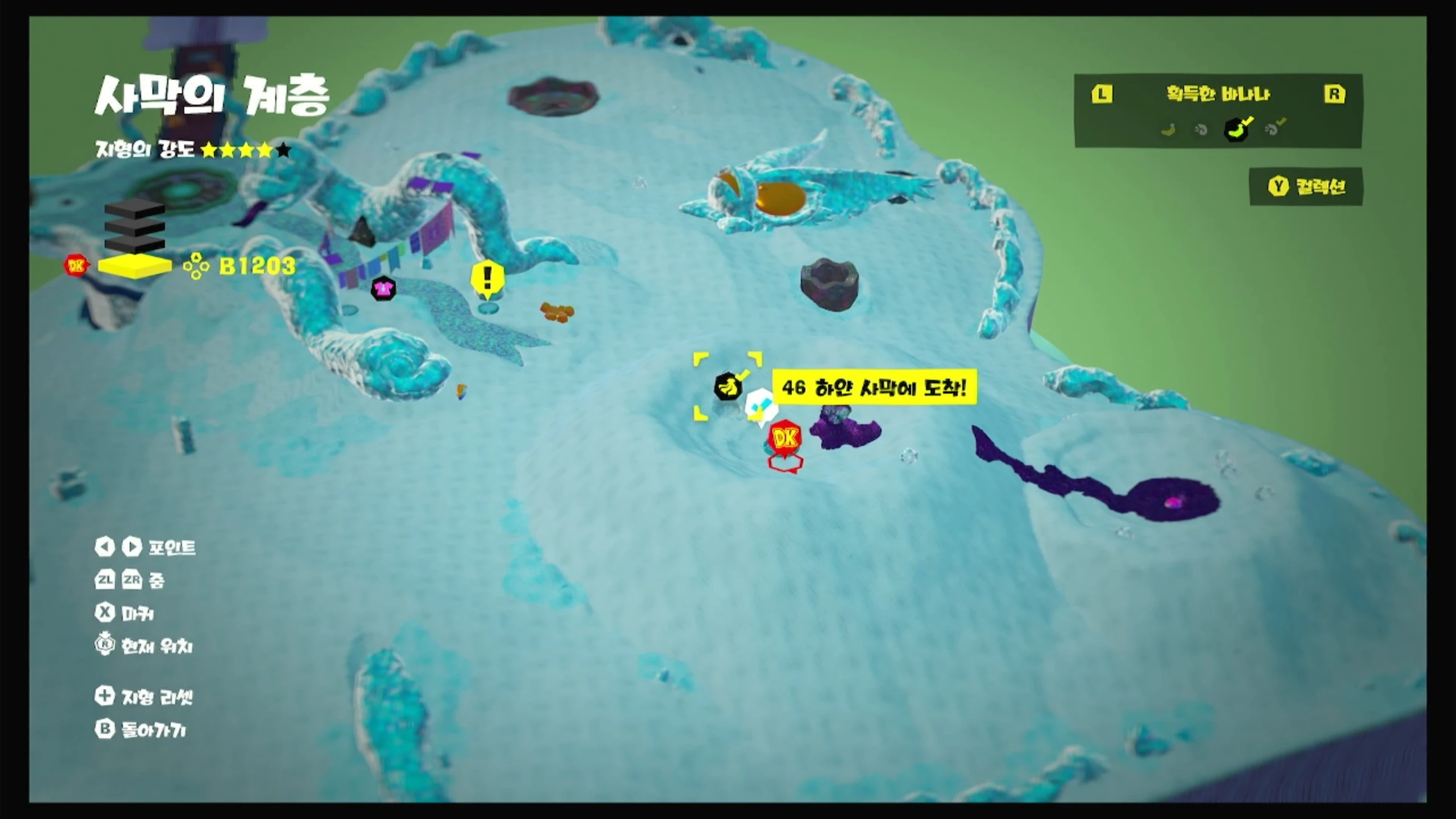Switch to the topmost dark sublayer
The image size is (1456, 819).
(135, 208)
